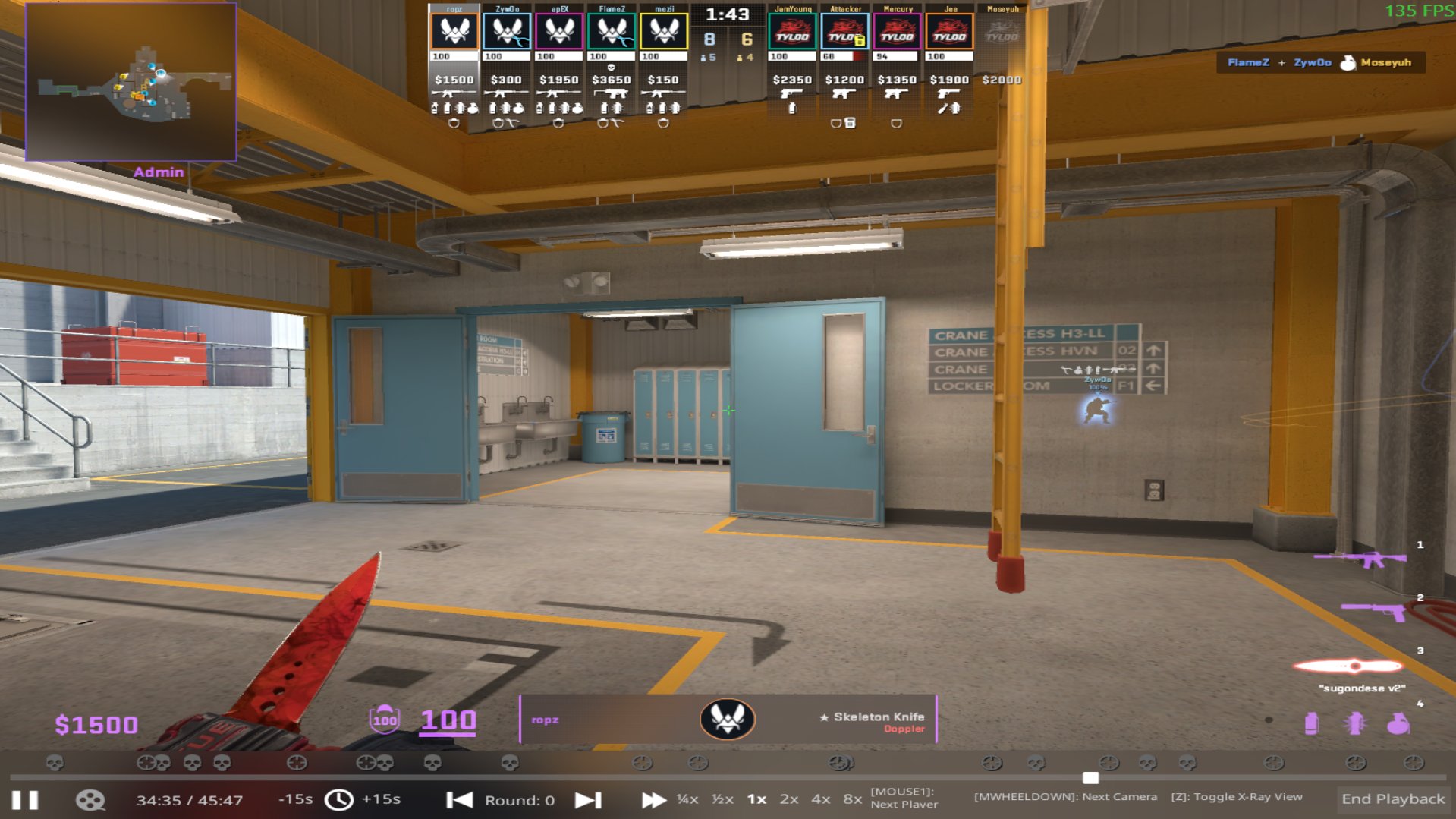Choose 4x playback speed
The image size is (1456, 819).
[x=820, y=799]
